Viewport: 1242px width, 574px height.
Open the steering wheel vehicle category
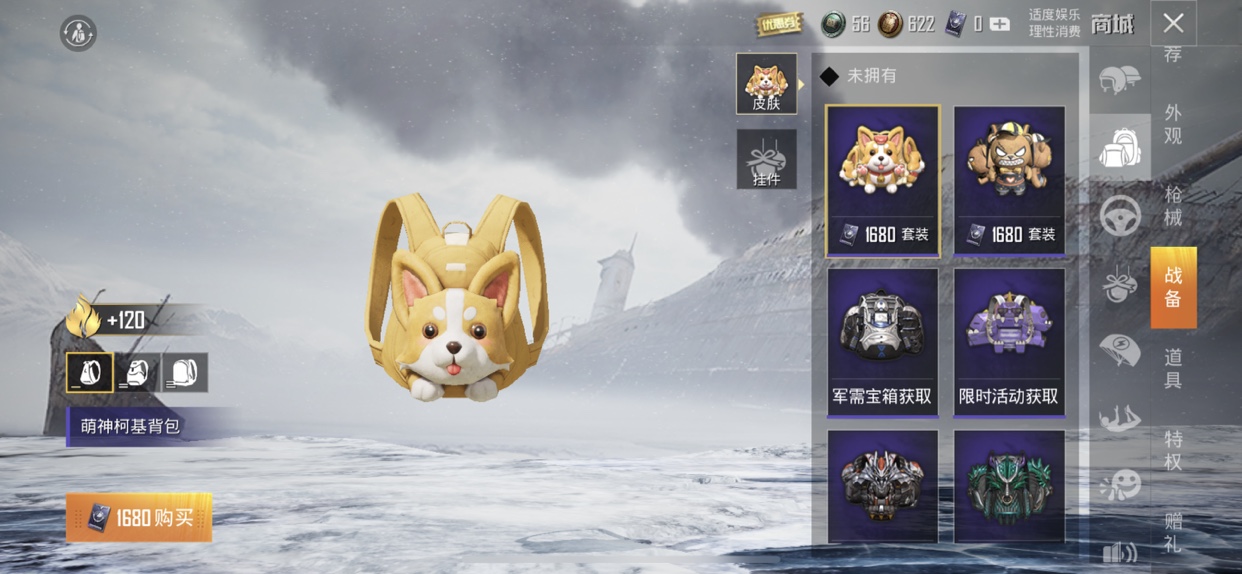(1120, 215)
